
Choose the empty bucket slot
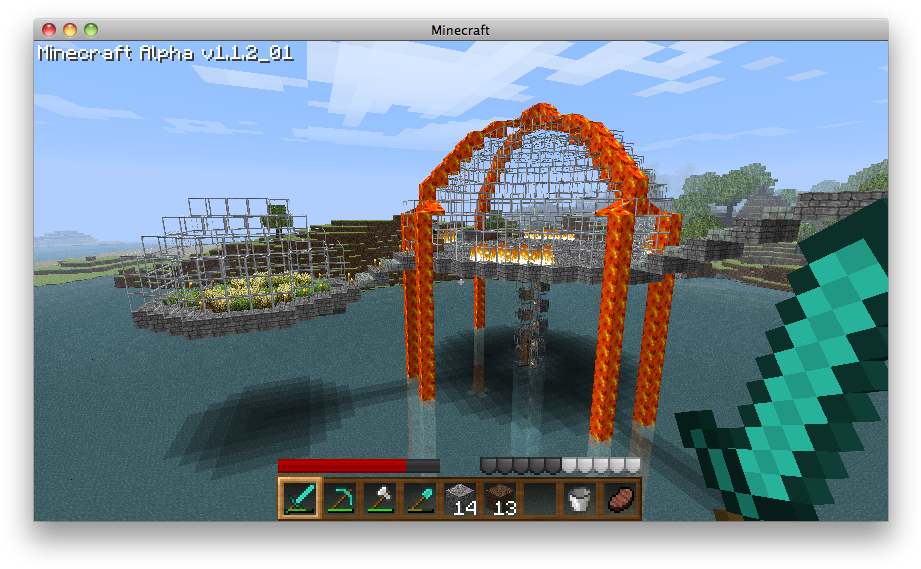tap(580, 497)
